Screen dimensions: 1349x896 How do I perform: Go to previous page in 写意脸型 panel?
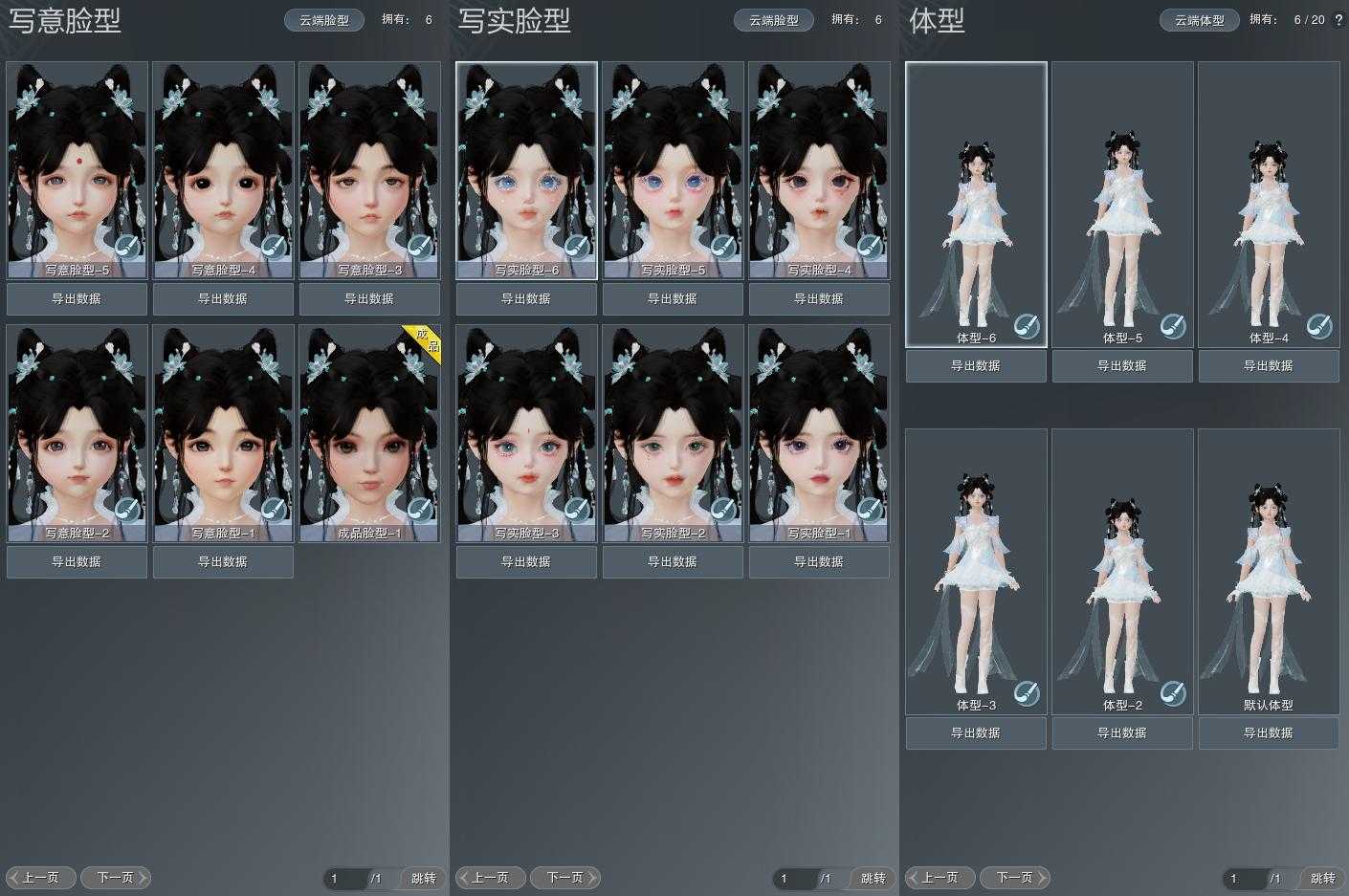click(40, 878)
